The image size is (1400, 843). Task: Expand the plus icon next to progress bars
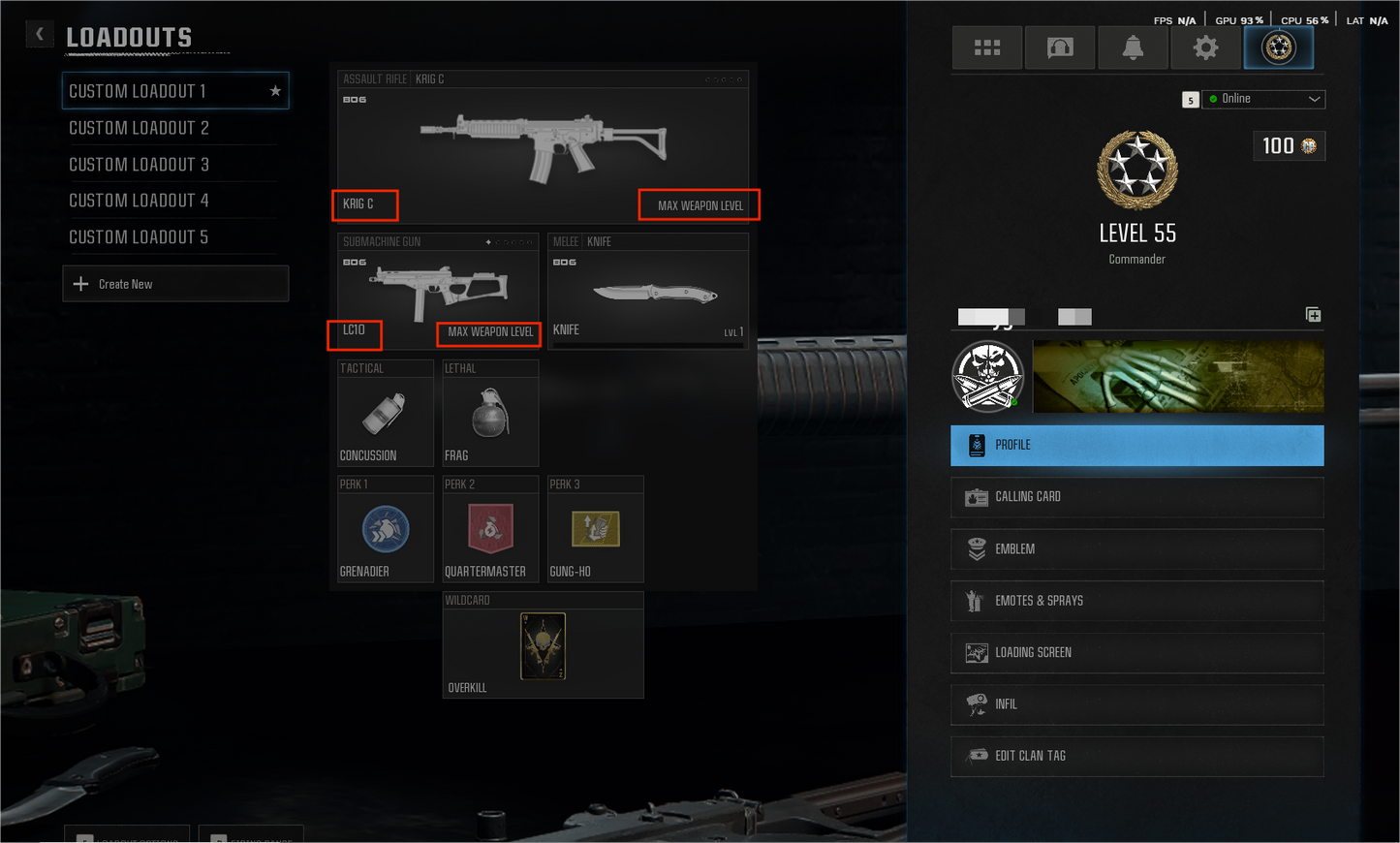(1314, 314)
